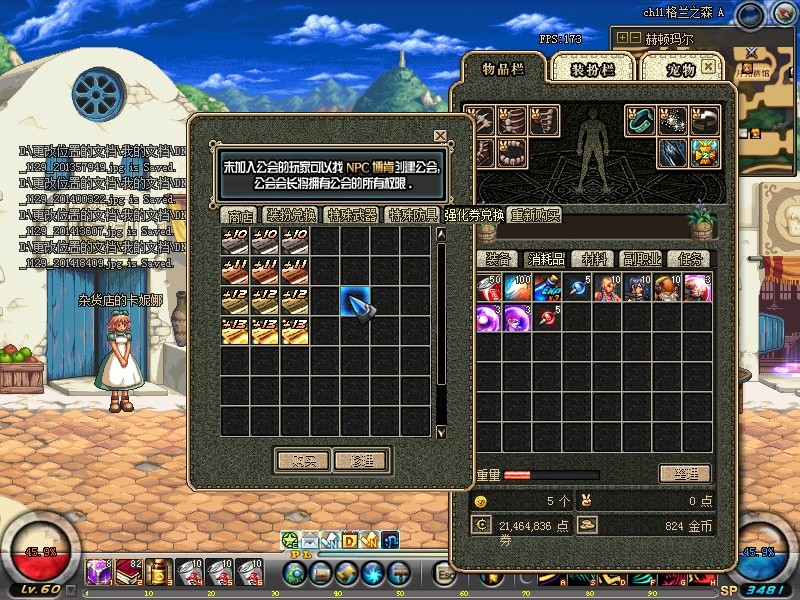Click the 购买 buy button
The height and width of the screenshot is (600, 800).
pos(301,461)
